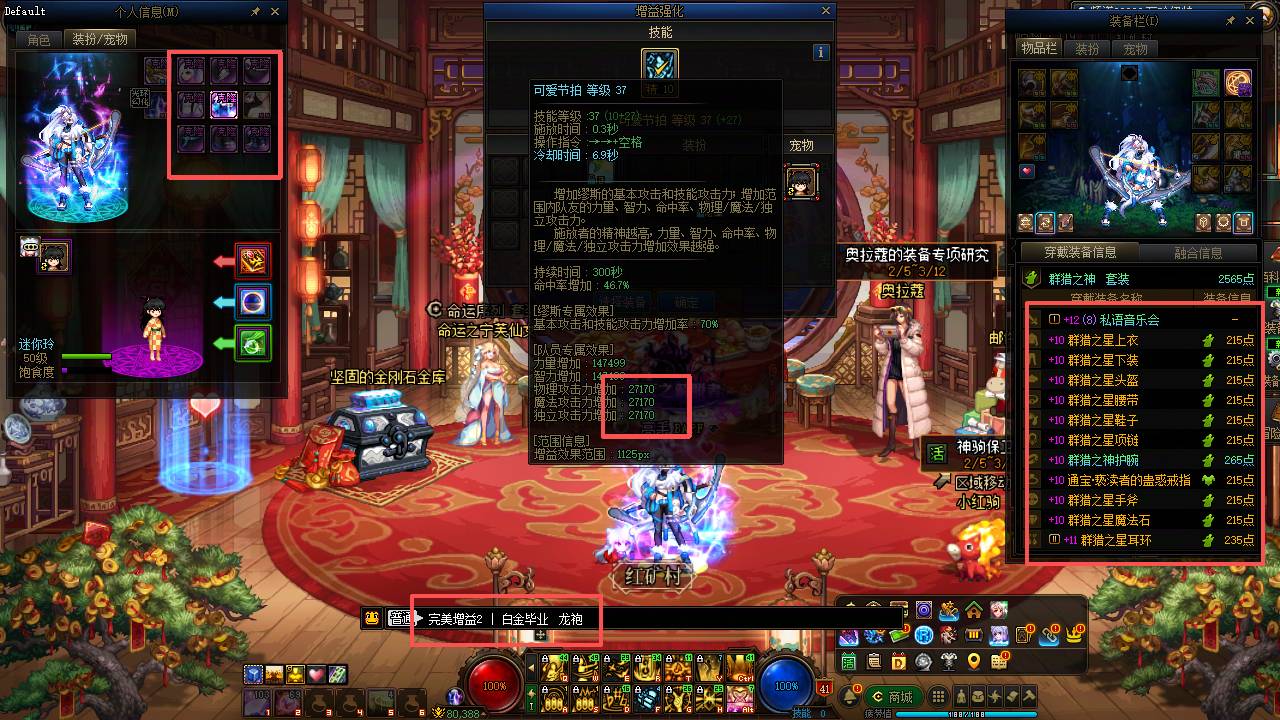Toggle the pin on the 装备栏 window
This screenshot has height=720, width=1280.
1230,20
